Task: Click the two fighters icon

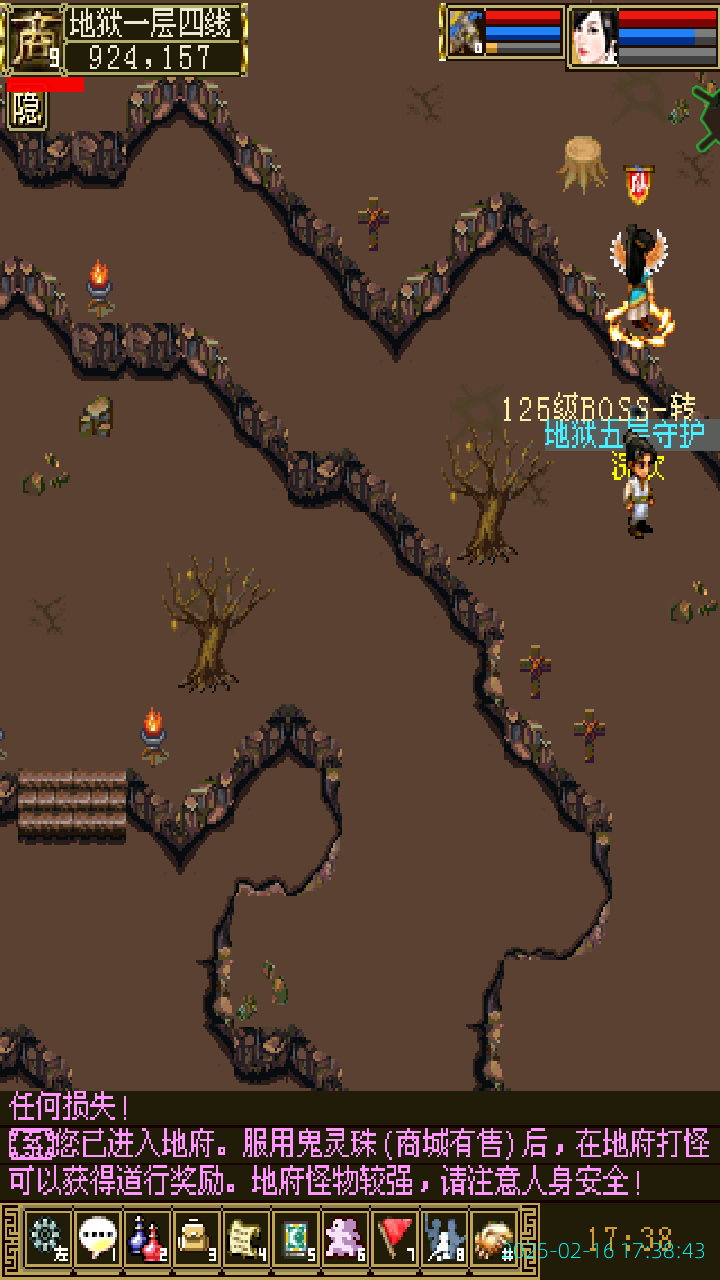Action: [444, 1238]
